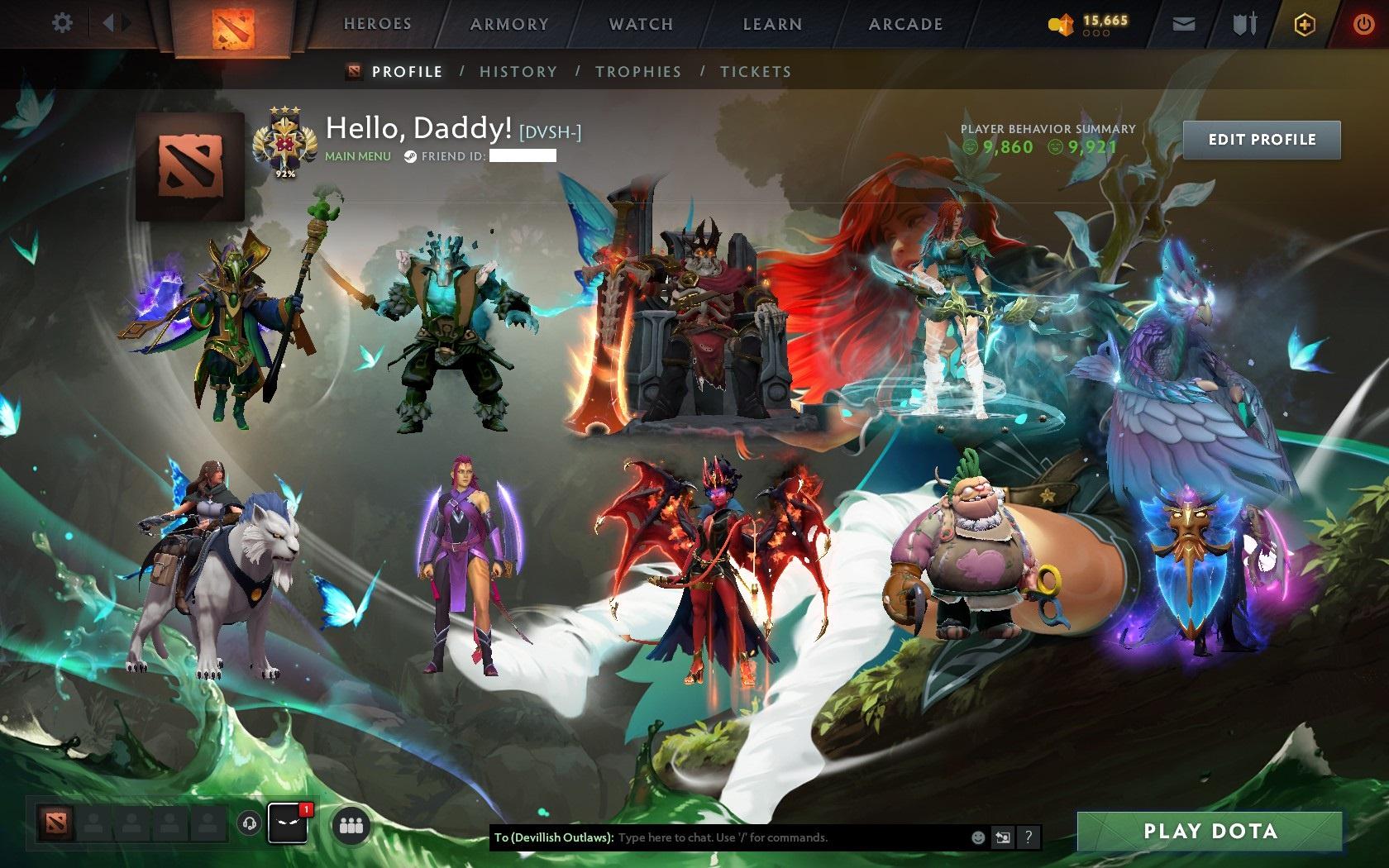Click the Steam icon next to Friend ID

pos(408,154)
